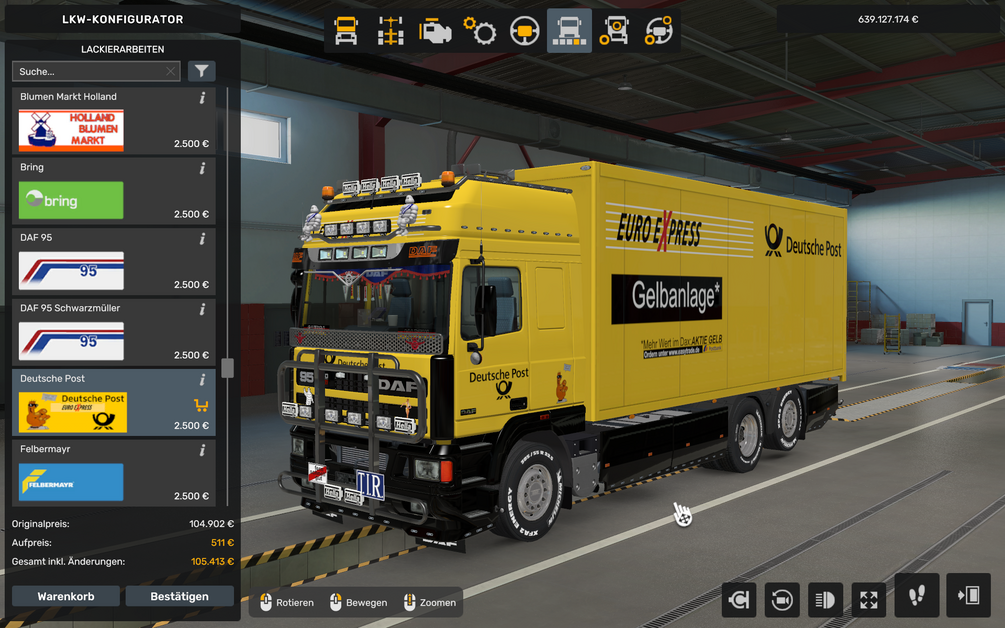Switch to the chassis configuration tab
The height and width of the screenshot is (628, 1005).
point(391,32)
